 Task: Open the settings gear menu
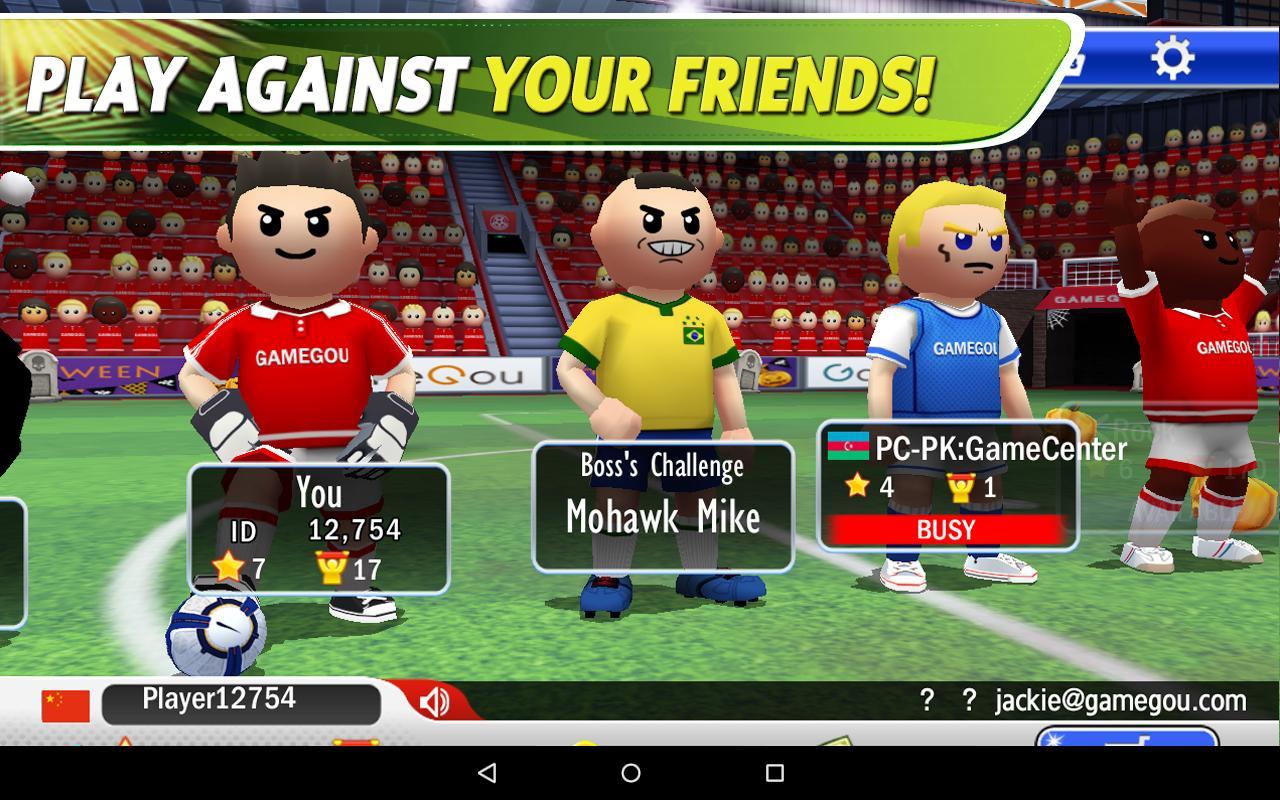[1173, 56]
